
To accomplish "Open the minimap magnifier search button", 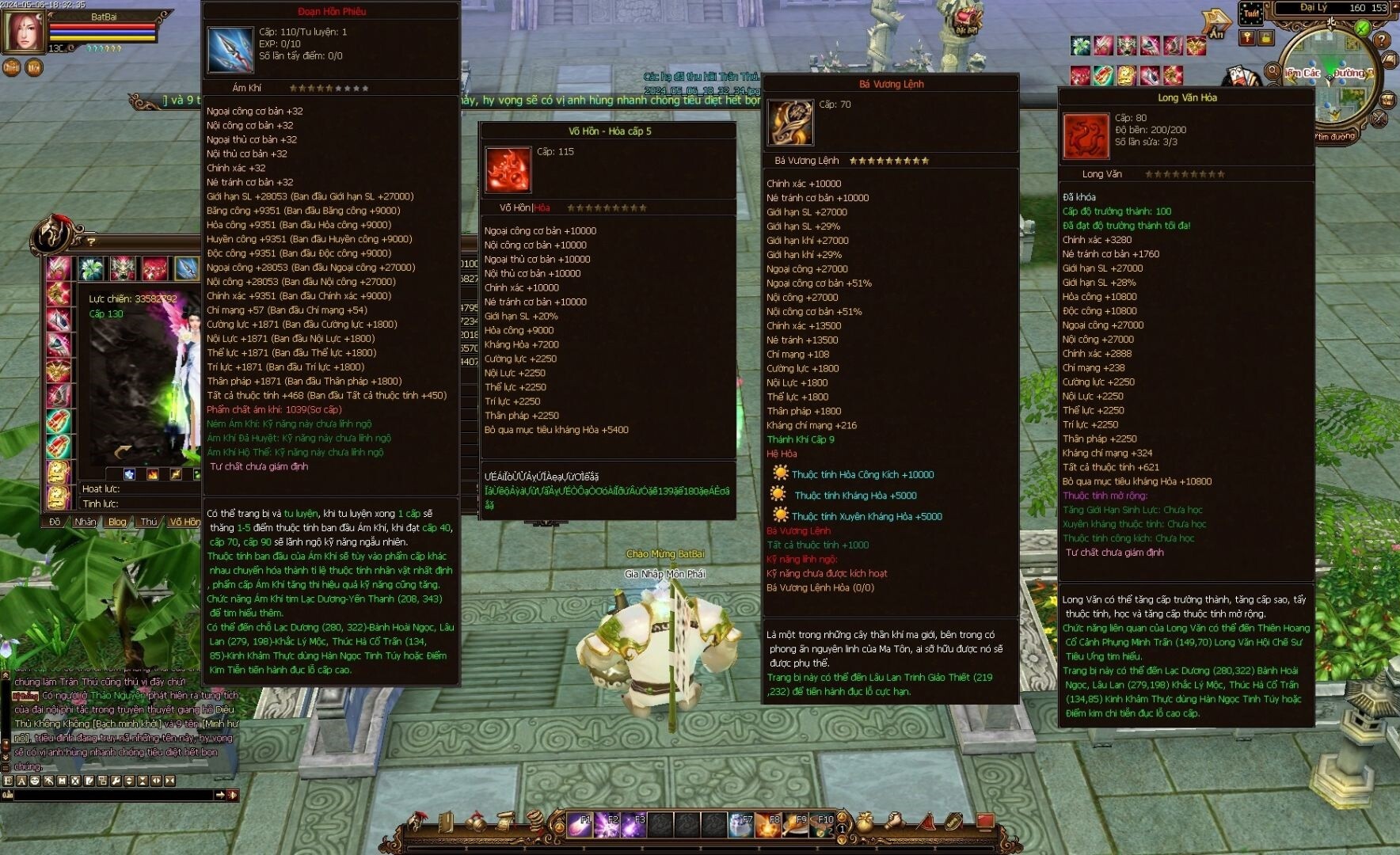I will pyautogui.click(x=1273, y=71).
